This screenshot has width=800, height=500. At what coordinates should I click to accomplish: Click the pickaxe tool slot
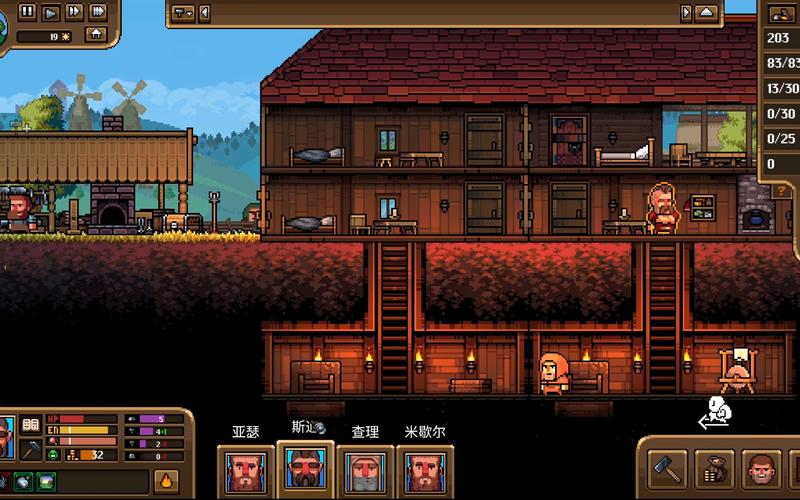click(x=30, y=449)
